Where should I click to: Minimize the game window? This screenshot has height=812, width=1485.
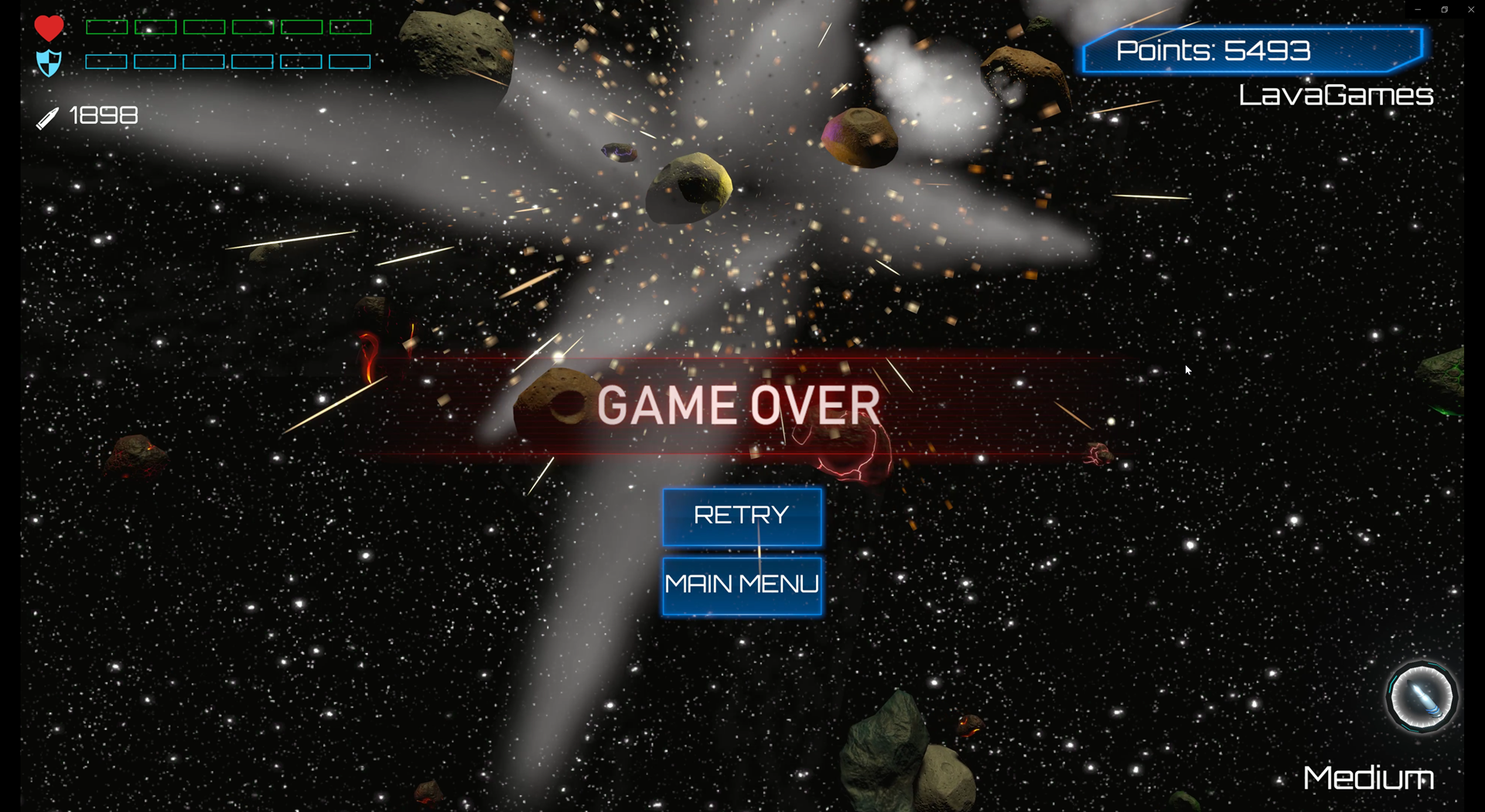pyautogui.click(x=1418, y=10)
